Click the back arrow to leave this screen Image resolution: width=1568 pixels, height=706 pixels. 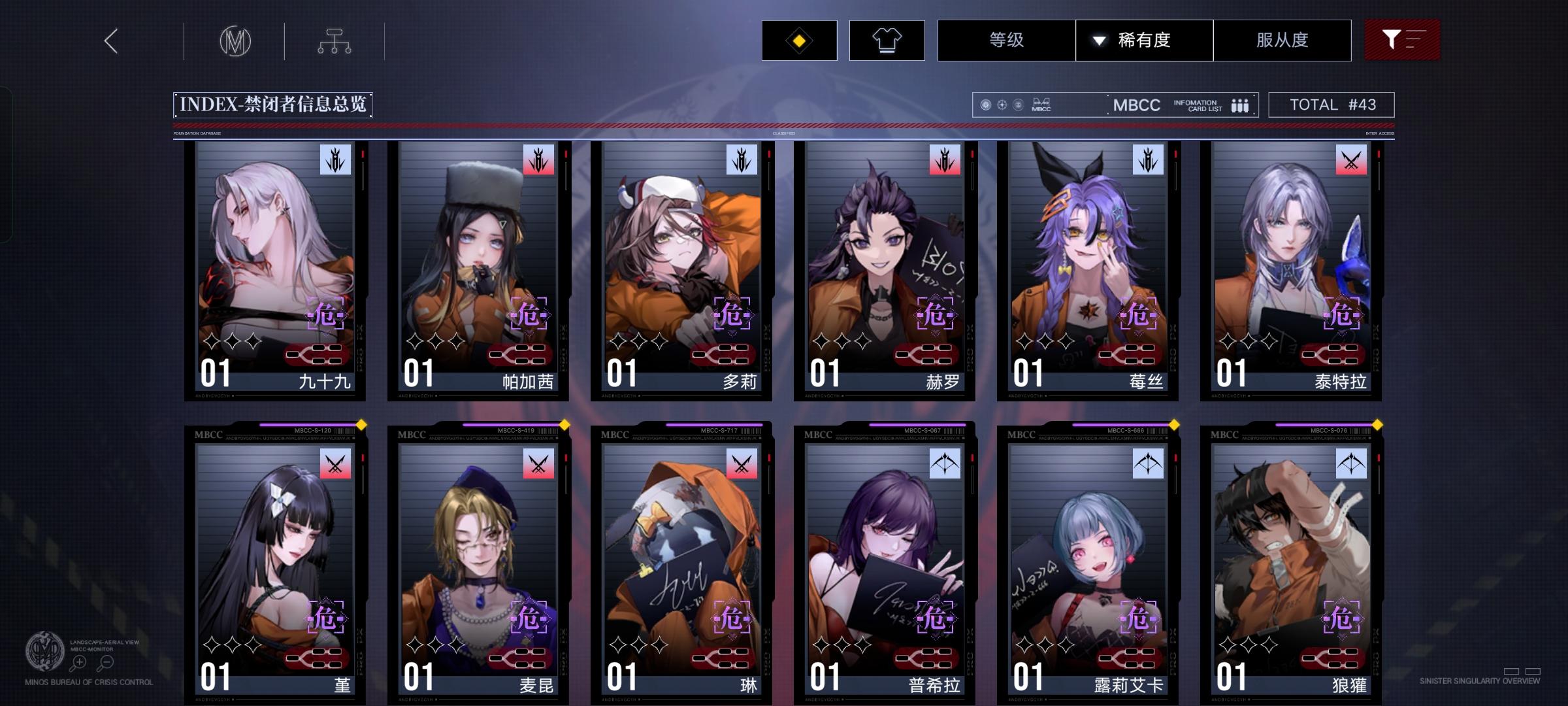[110, 40]
